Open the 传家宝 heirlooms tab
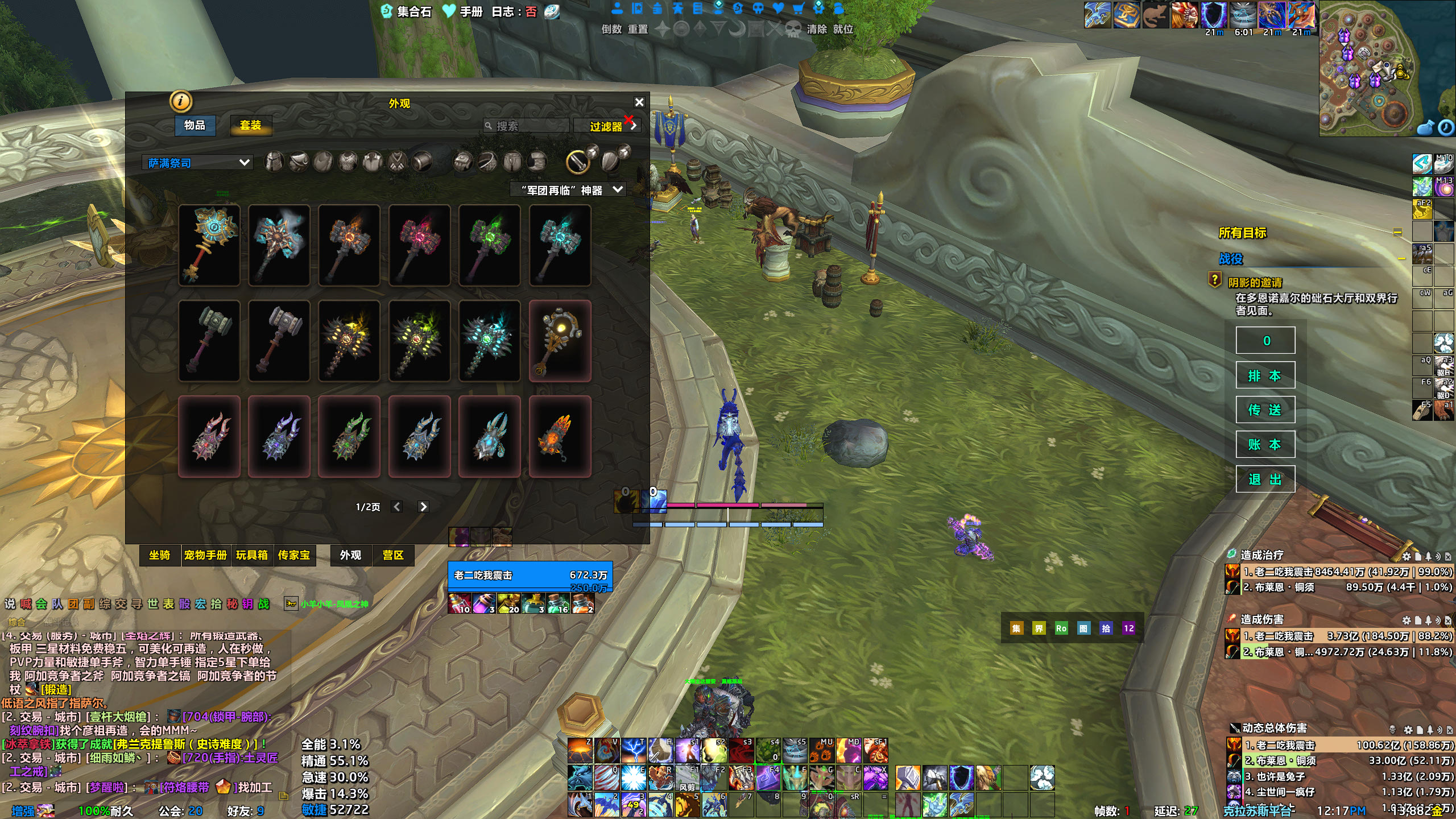The image size is (1456, 819). (x=294, y=555)
